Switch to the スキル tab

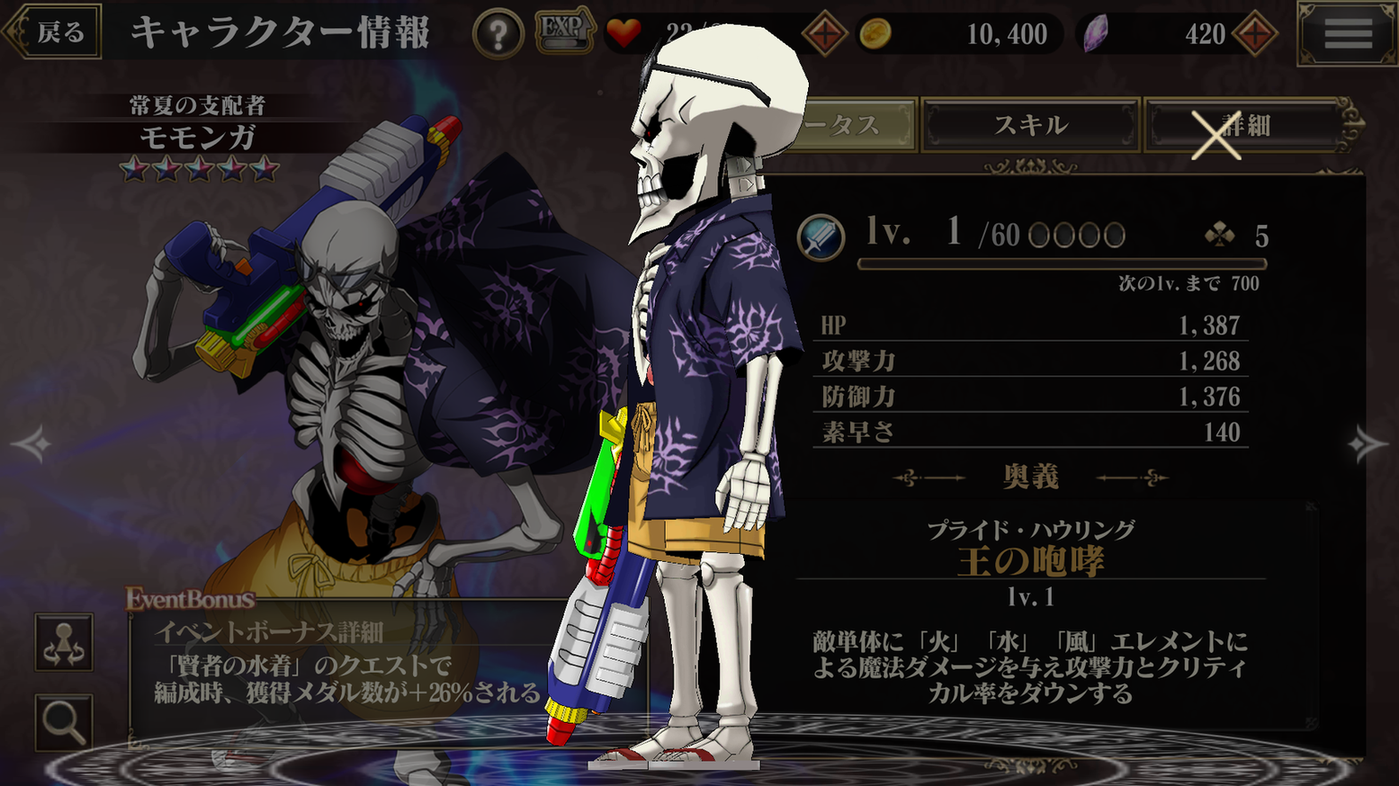[1032, 124]
